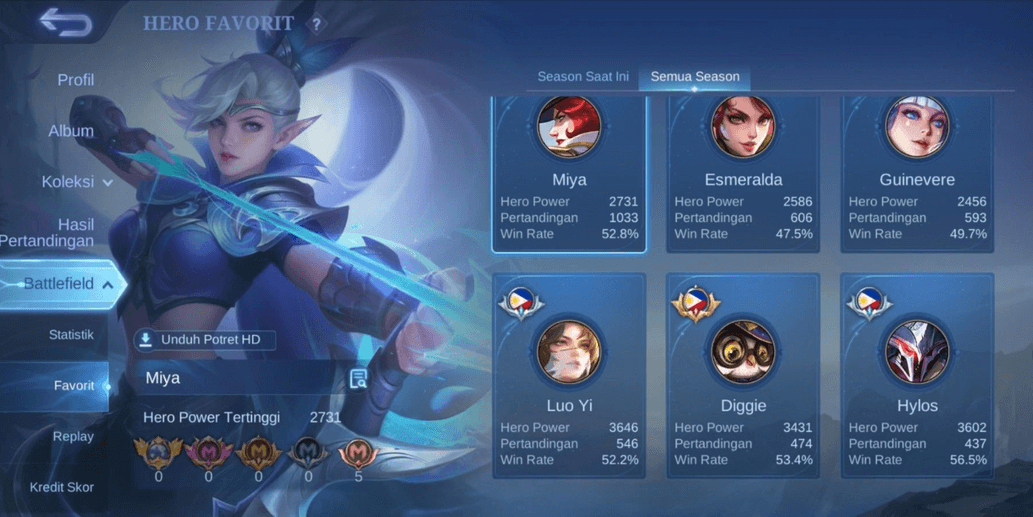Open the hero detail icon beside Miya
Viewport: 1033px width, 517px height.
tap(358, 378)
